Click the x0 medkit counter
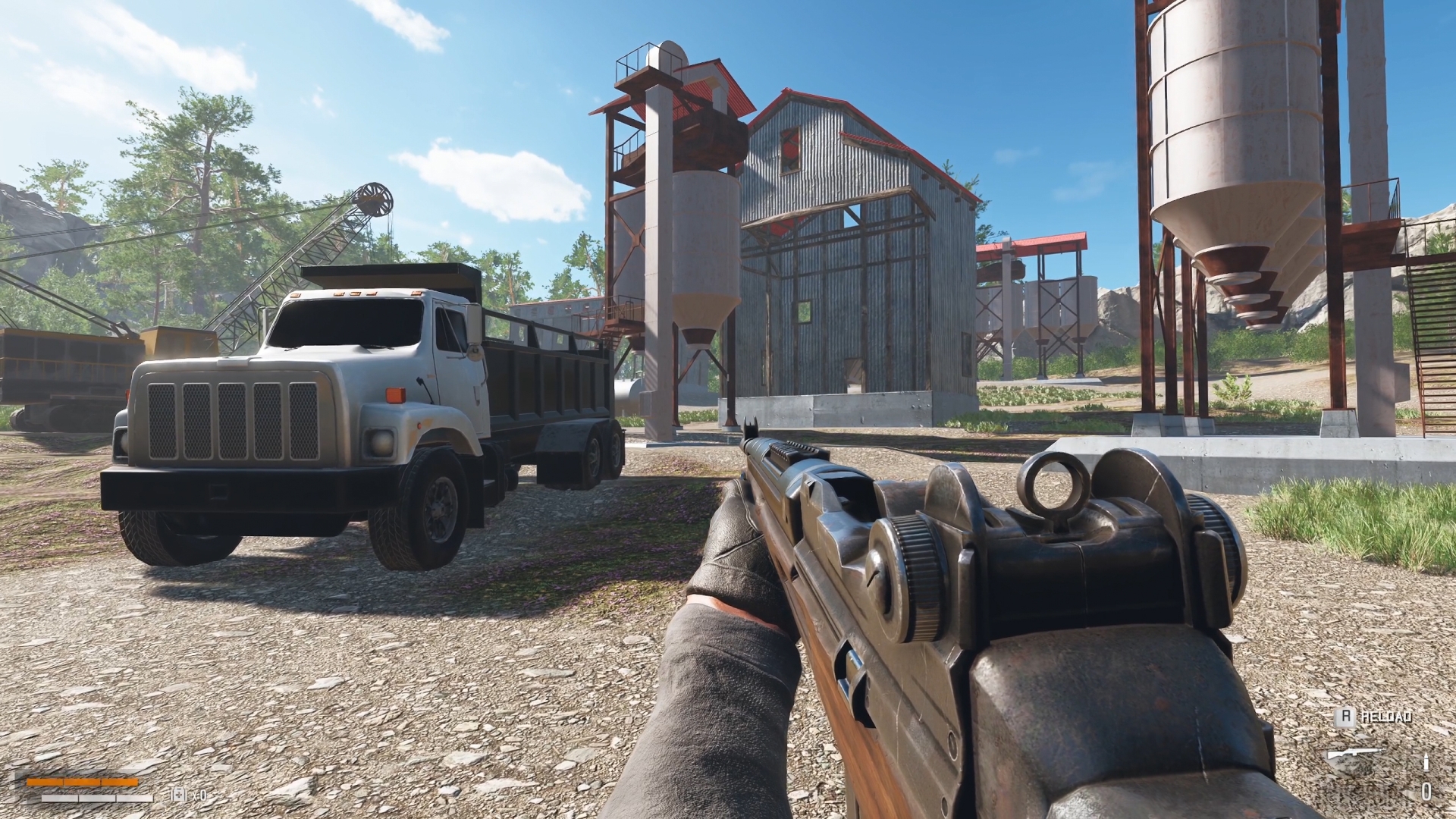The image size is (1456, 819). point(199,795)
